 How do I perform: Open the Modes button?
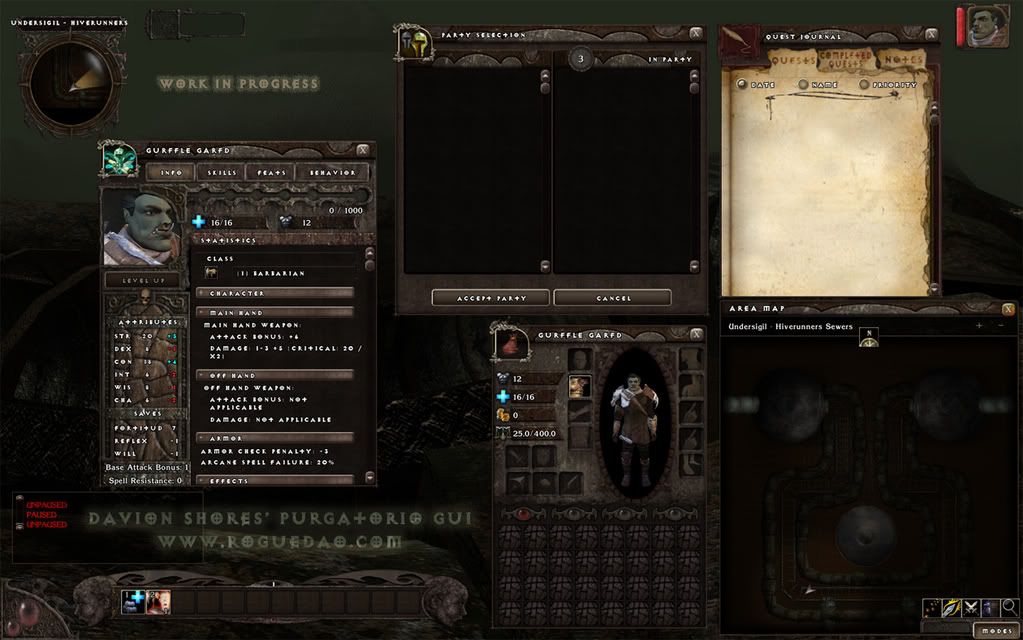click(x=994, y=631)
